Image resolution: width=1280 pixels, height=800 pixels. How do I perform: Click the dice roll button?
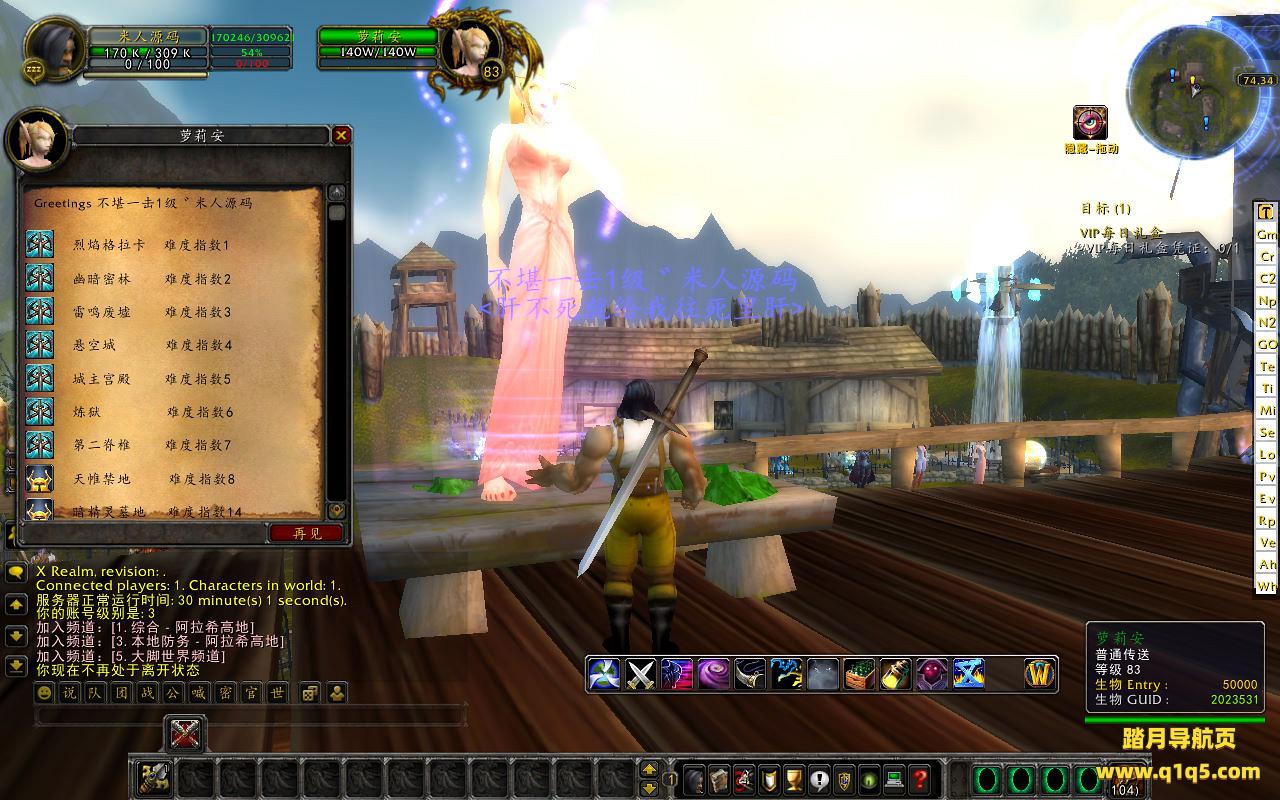click(310, 692)
